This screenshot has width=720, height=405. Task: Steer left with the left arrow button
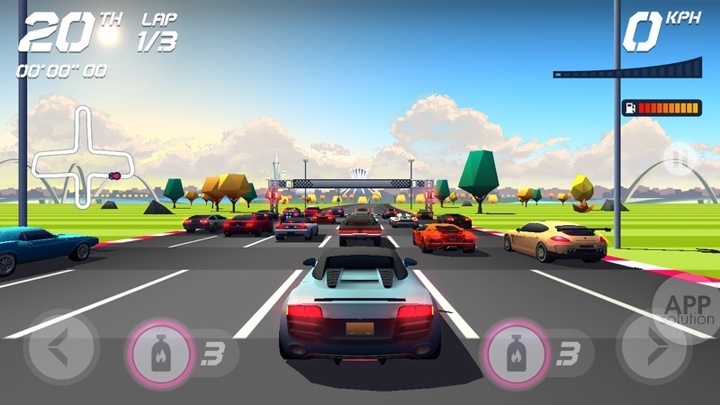60,348
